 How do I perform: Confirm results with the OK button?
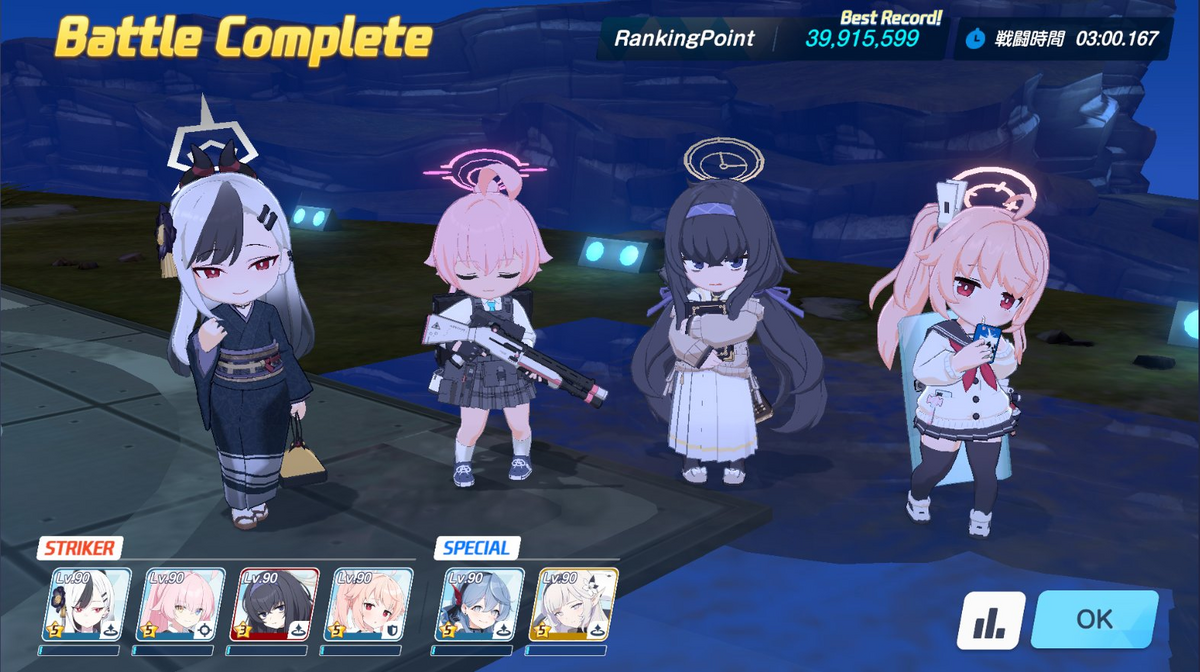click(1094, 619)
